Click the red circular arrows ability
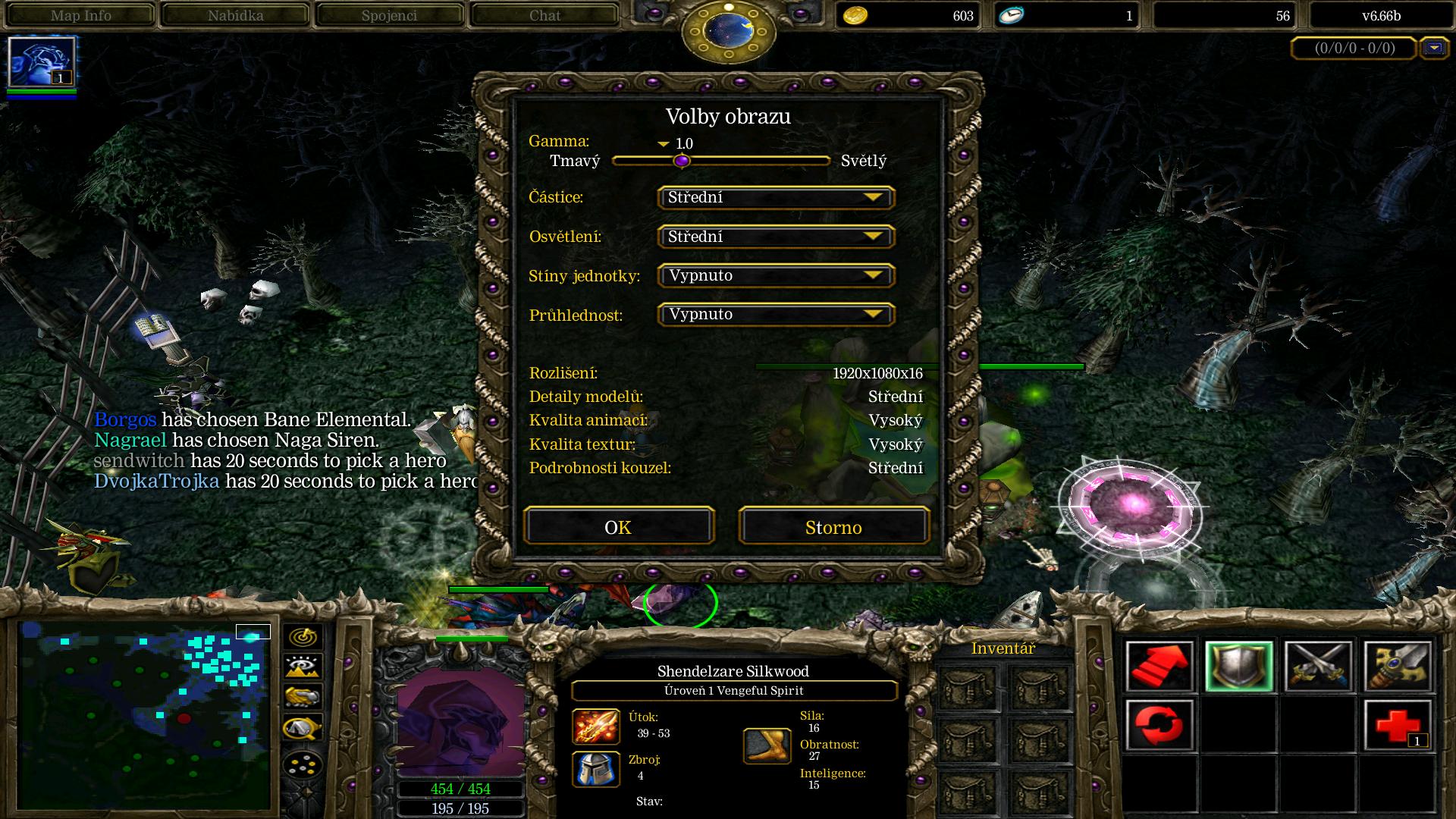The image size is (1456, 819). click(x=1159, y=725)
